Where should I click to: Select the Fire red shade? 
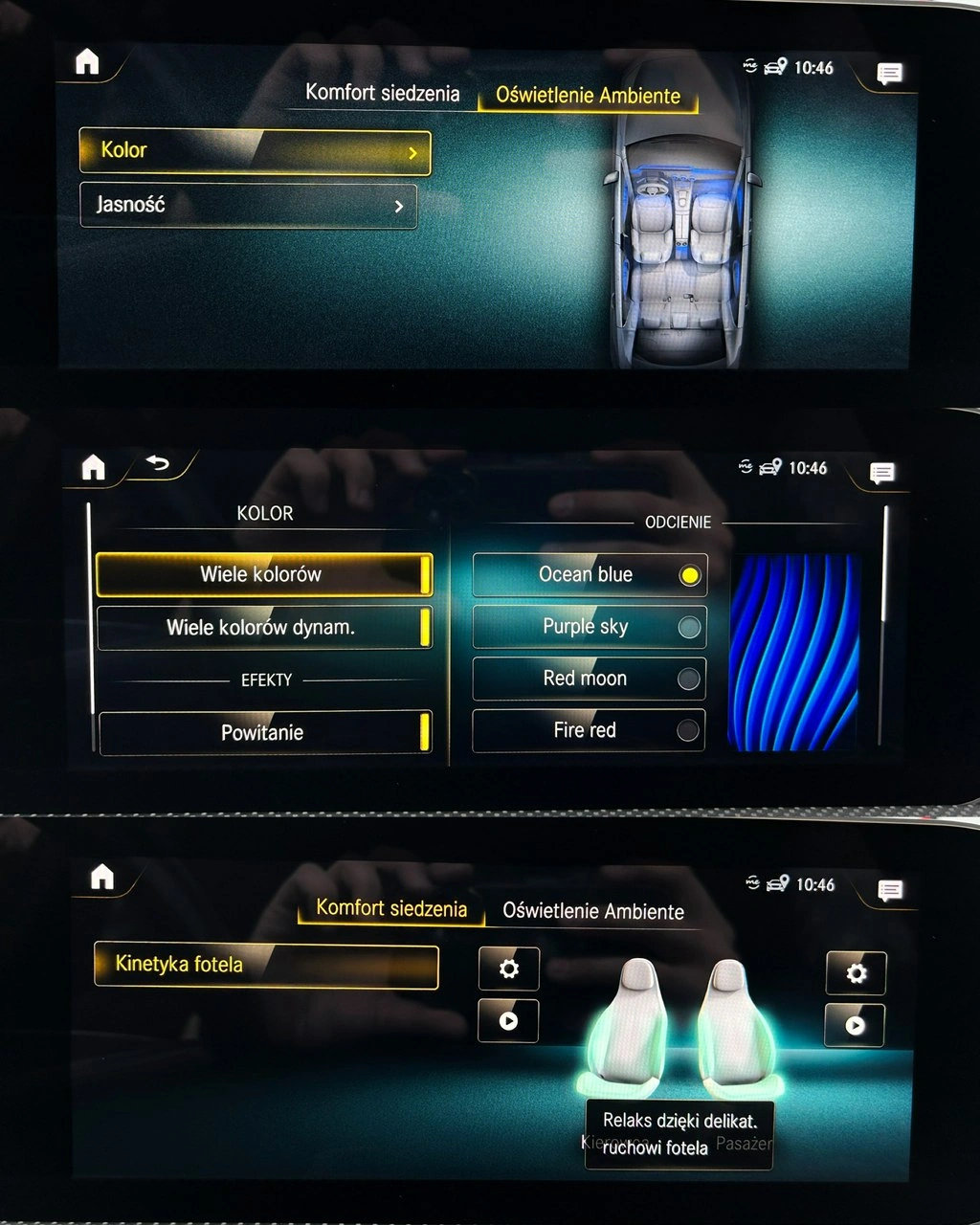pos(590,730)
